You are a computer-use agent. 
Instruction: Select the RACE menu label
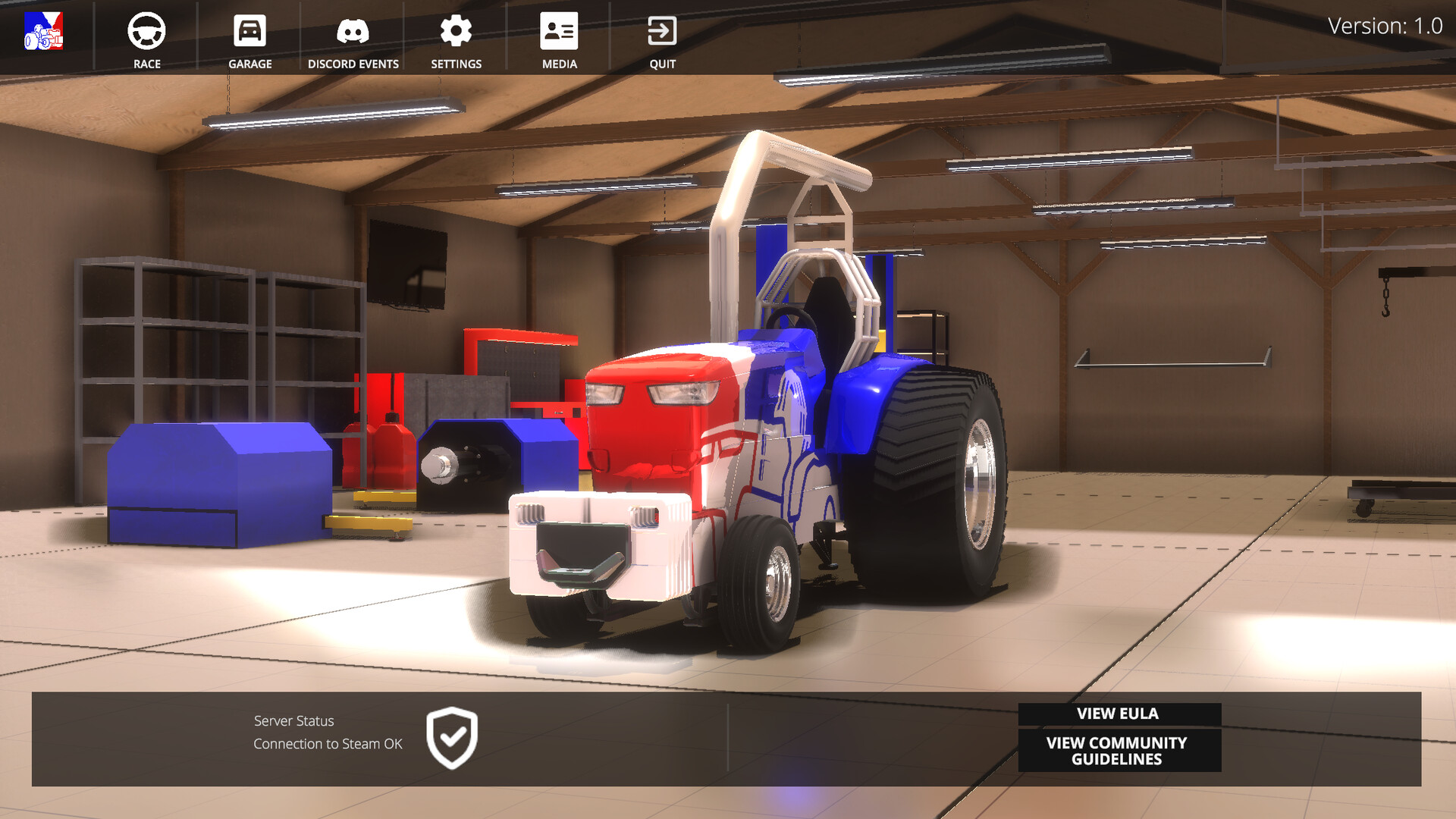[146, 64]
